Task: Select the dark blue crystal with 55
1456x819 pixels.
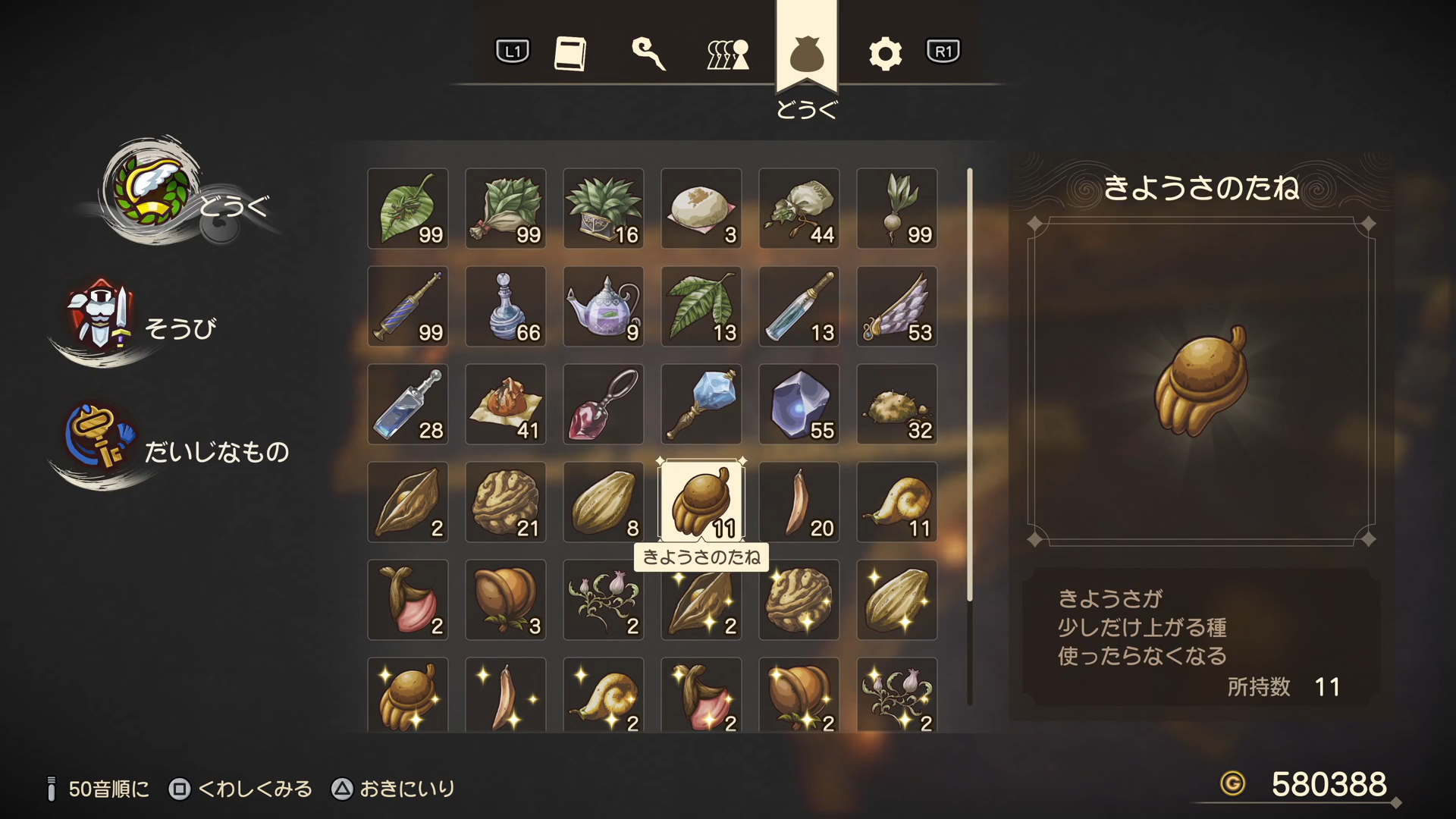Action: tap(799, 404)
